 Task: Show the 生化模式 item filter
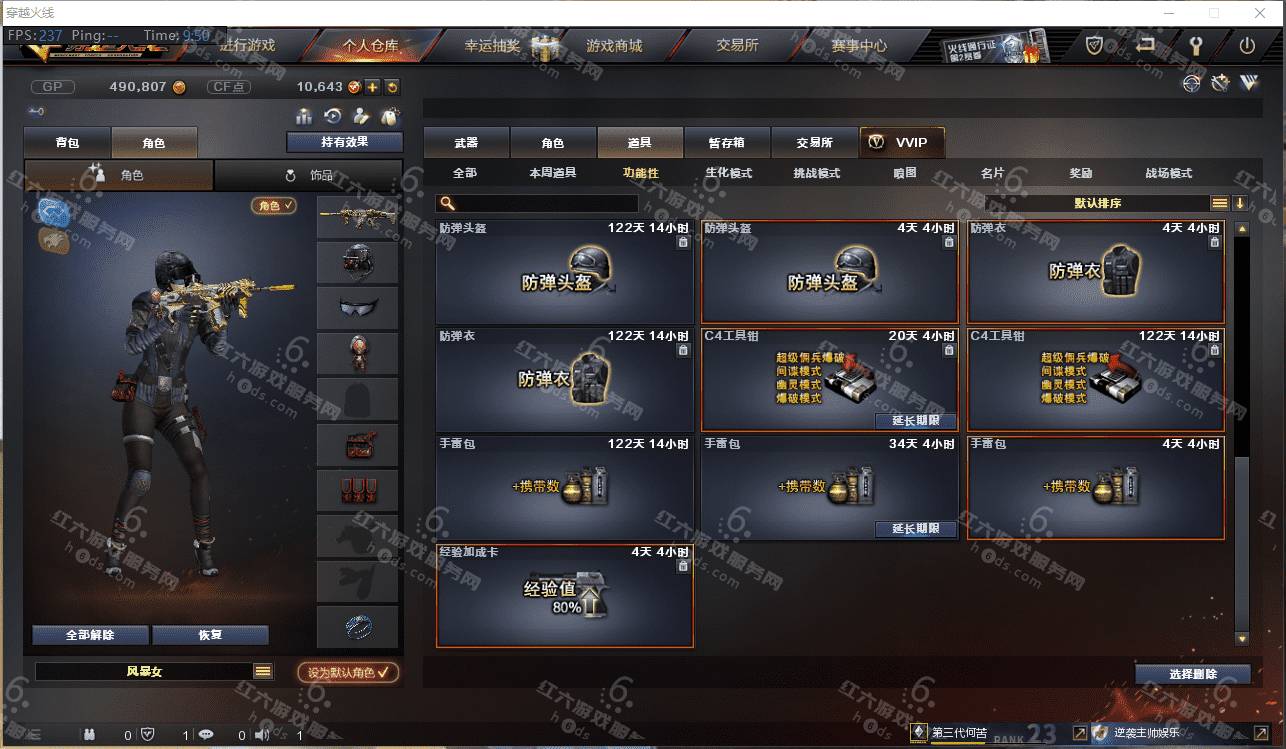pyautogui.click(x=728, y=173)
